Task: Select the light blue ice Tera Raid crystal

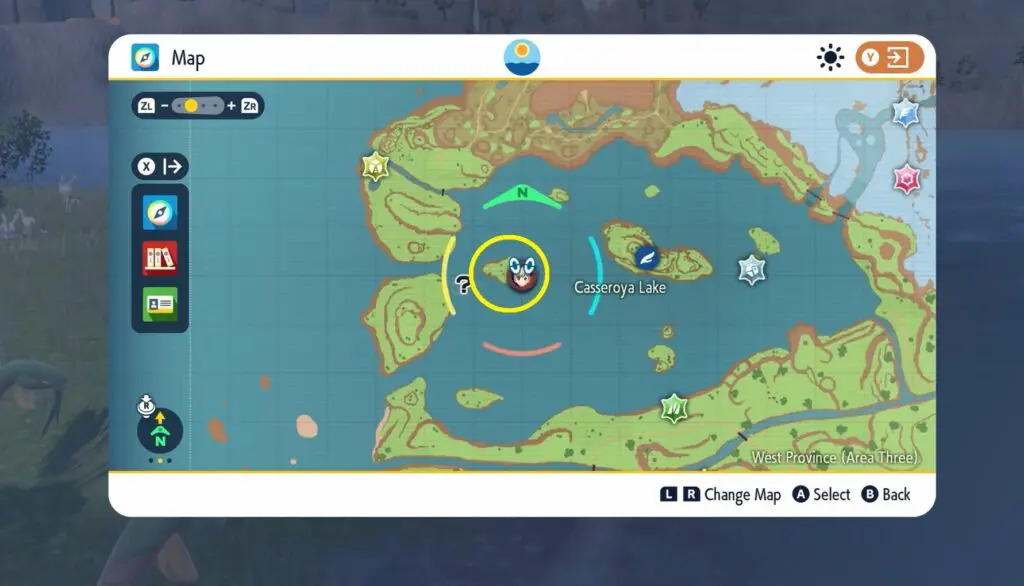Action: [906, 113]
